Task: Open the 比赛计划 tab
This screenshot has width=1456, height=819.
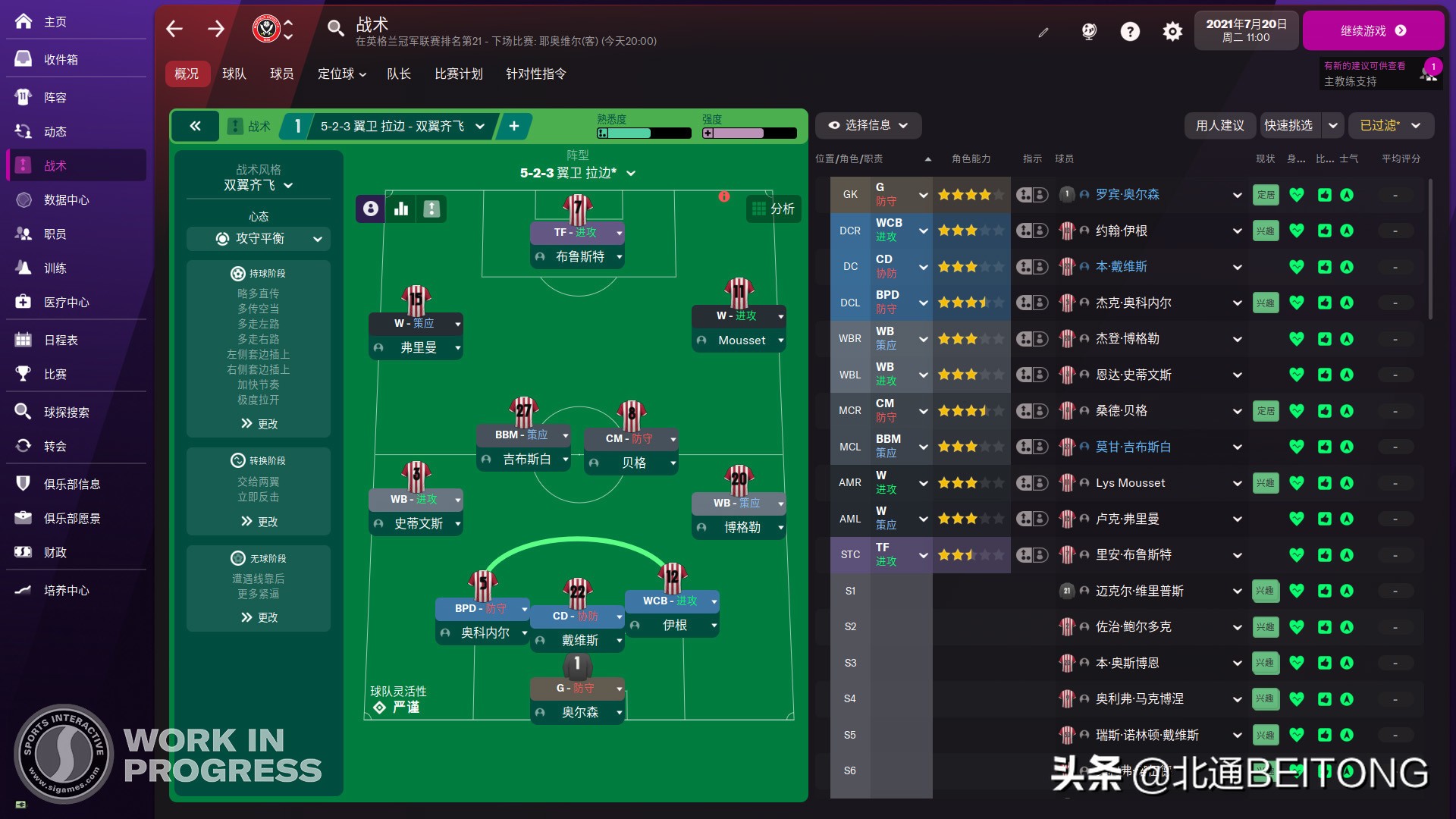Action: pyautogui.click(x=459, y=74)
